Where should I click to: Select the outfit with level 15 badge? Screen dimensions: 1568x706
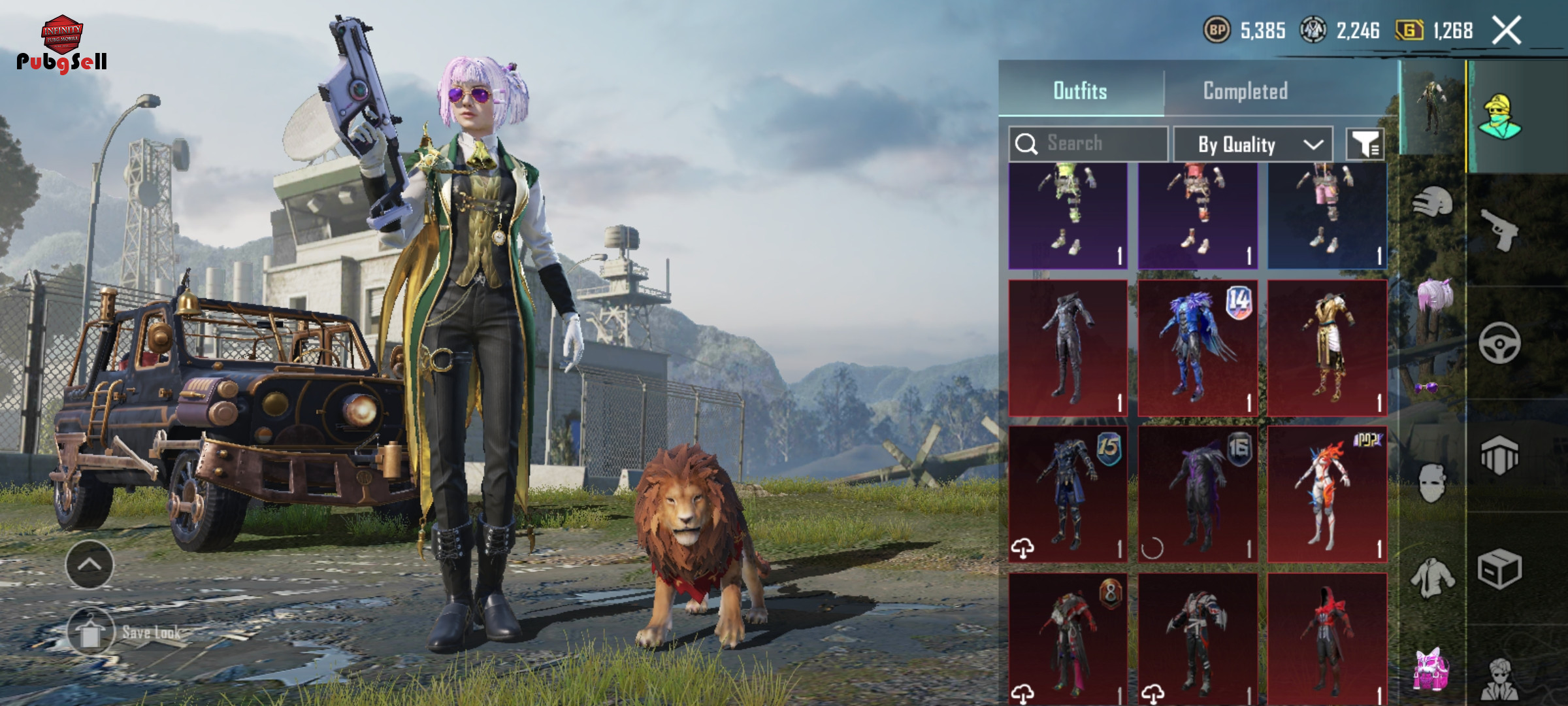pyautogui.click(x=1068, y=495)
